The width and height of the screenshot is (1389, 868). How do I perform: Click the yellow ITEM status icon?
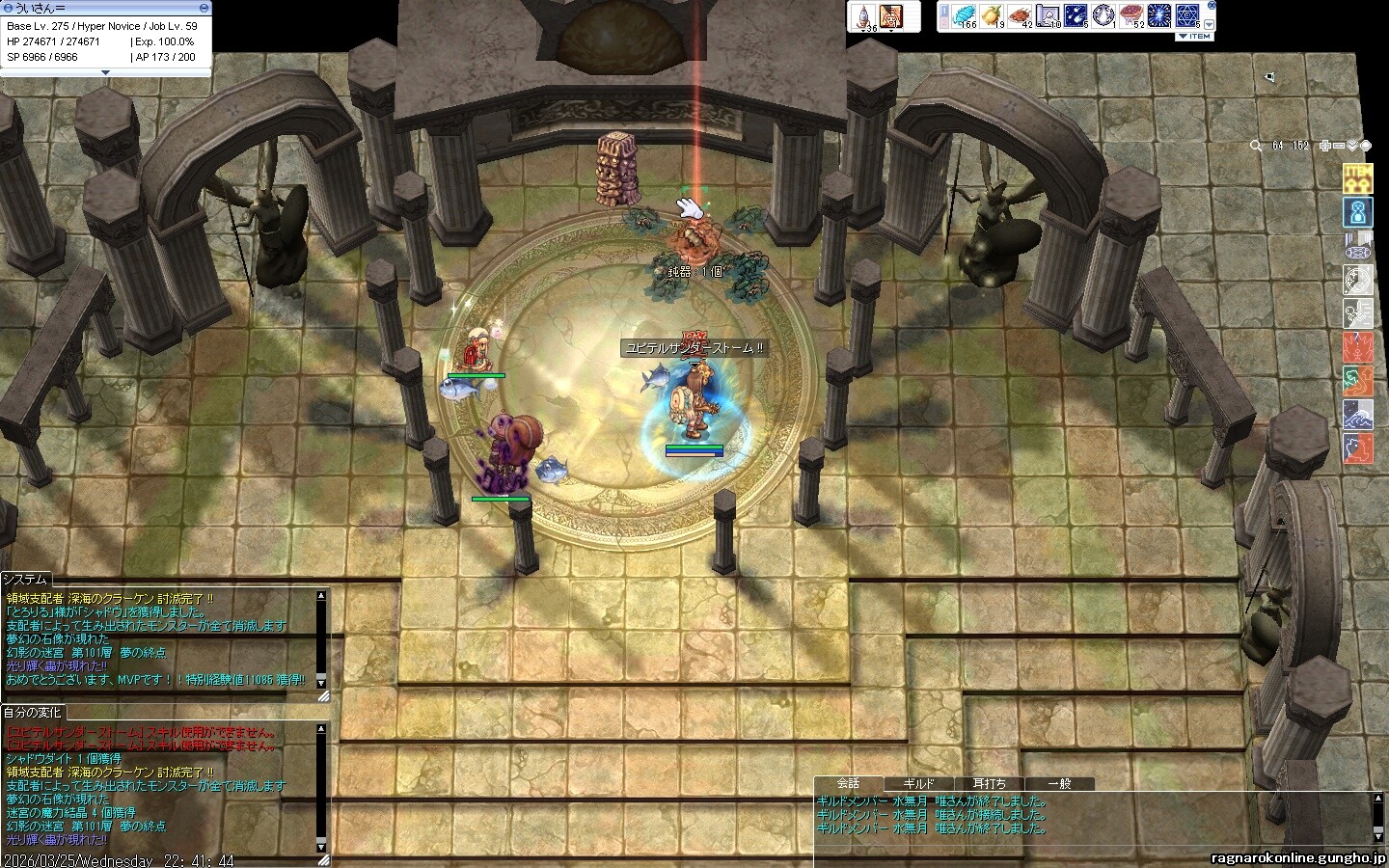pyautogui.click(x=1358, y=176)
